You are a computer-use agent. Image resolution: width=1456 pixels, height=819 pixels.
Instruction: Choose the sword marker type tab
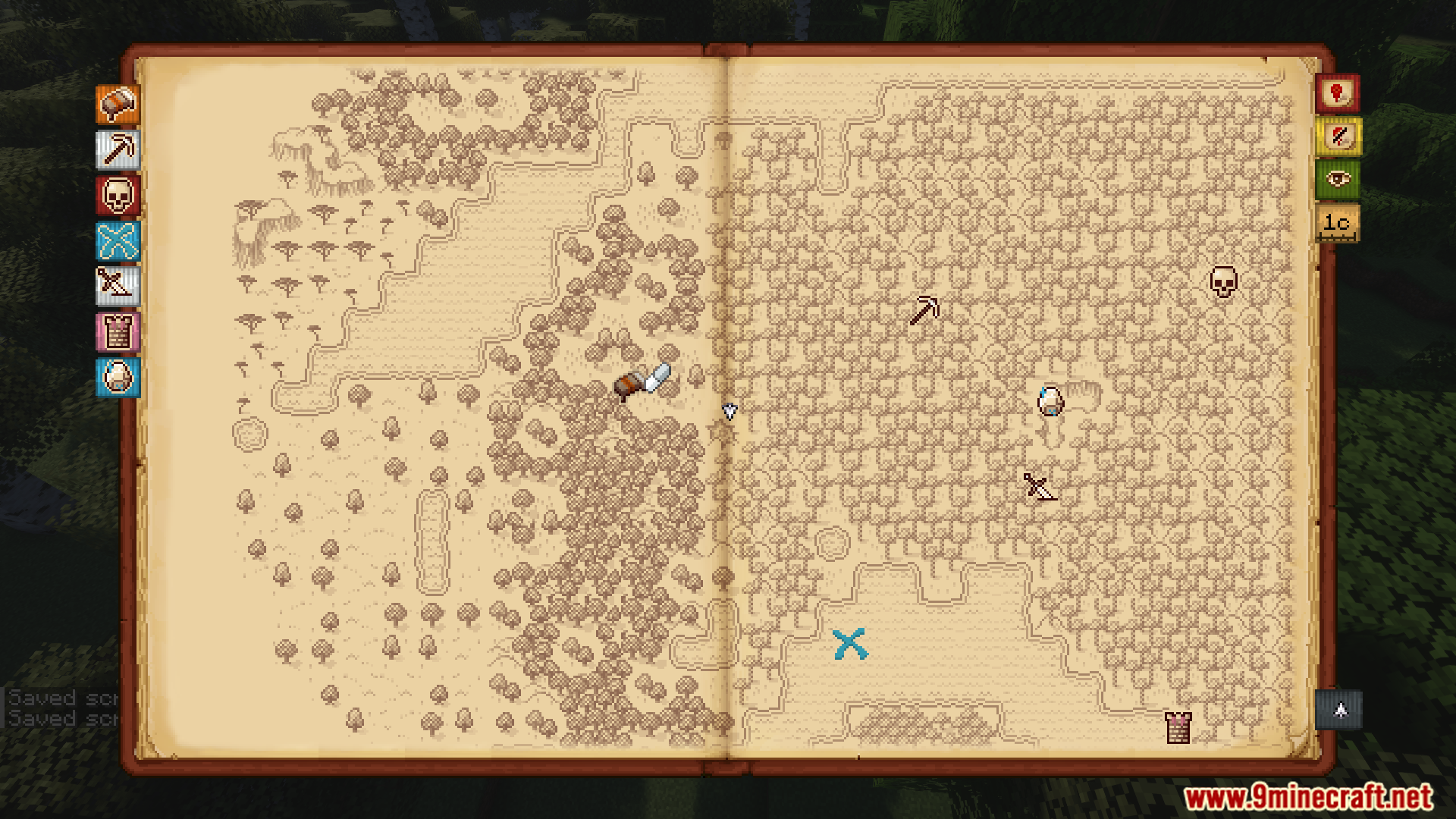tap(118, 286)
